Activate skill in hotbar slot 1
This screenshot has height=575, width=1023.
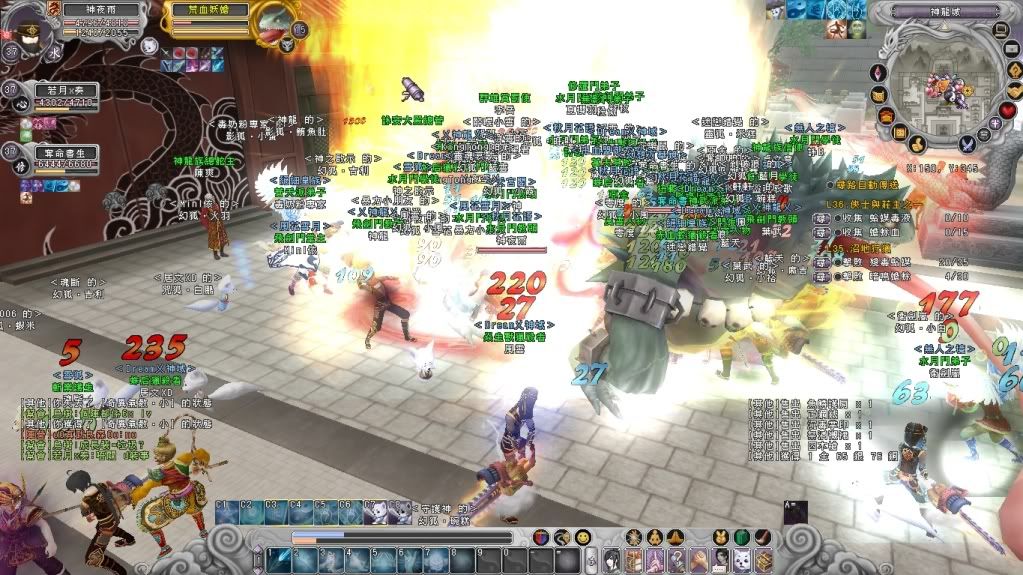coord(278,560)
